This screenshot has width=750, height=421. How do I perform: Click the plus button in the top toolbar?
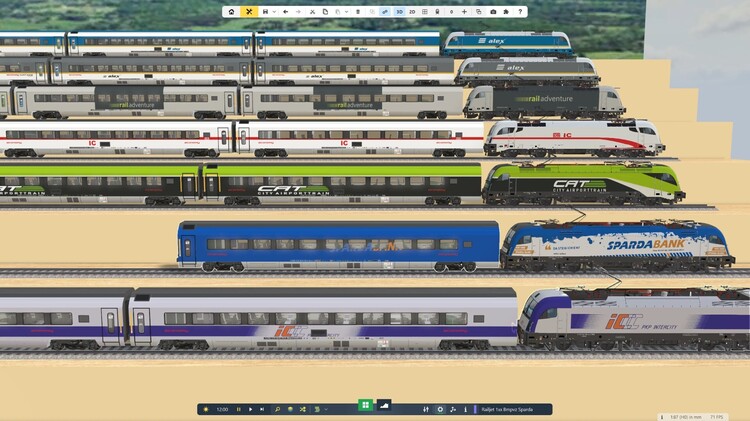click(x=464, y=12)
